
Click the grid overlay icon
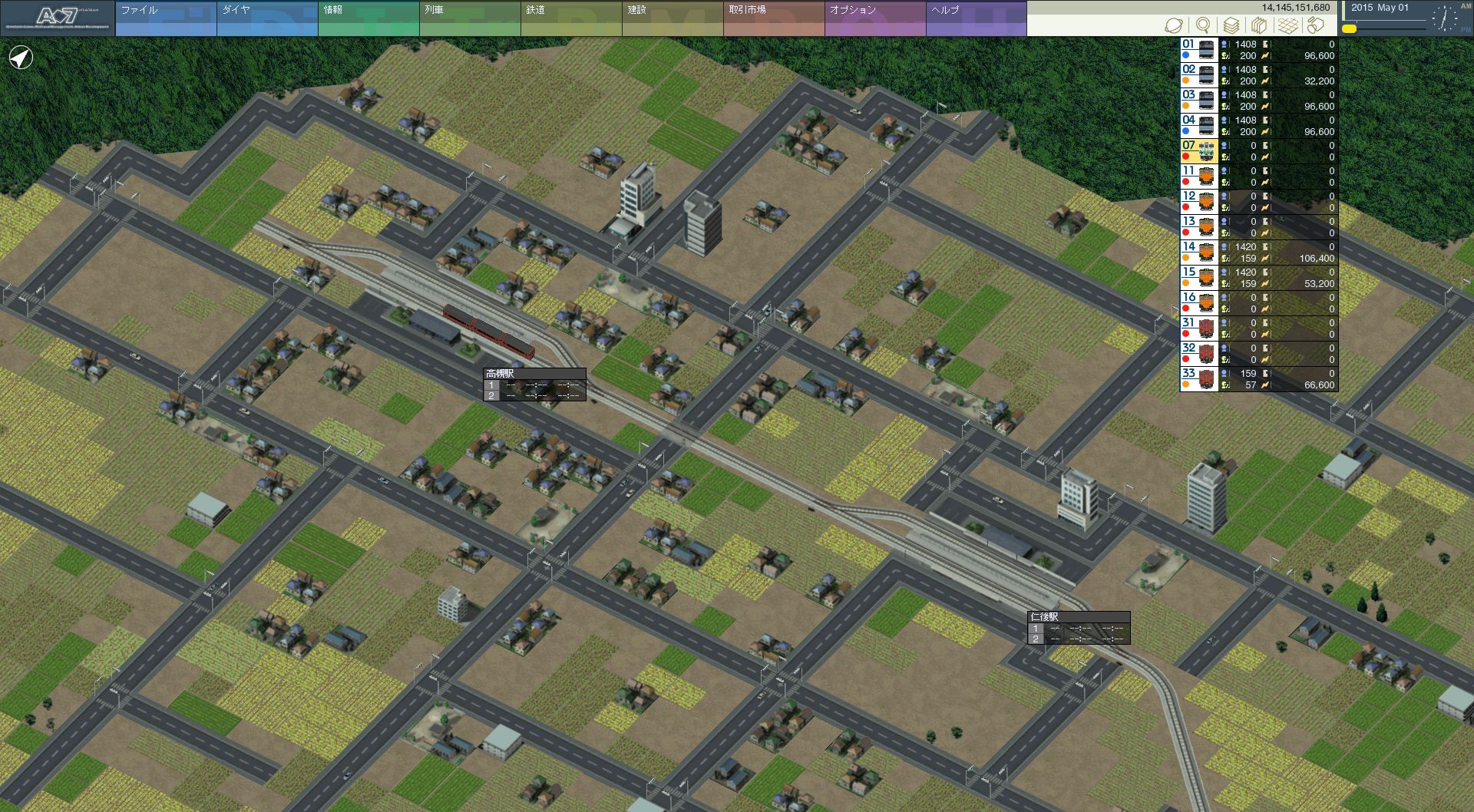pyautogui.click(x=1287, y=25)
